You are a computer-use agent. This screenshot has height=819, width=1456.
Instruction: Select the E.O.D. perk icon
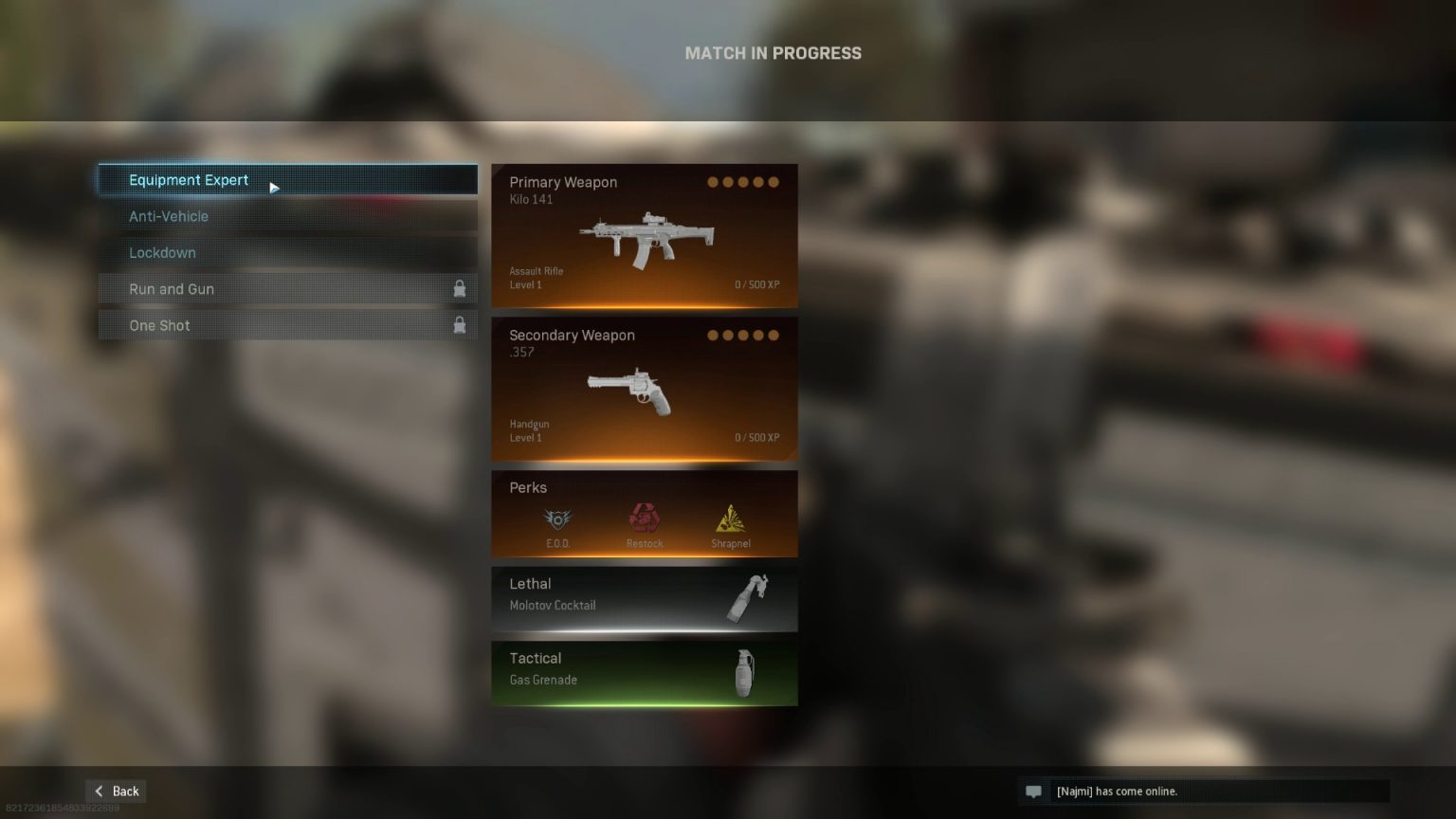point(557,518)
